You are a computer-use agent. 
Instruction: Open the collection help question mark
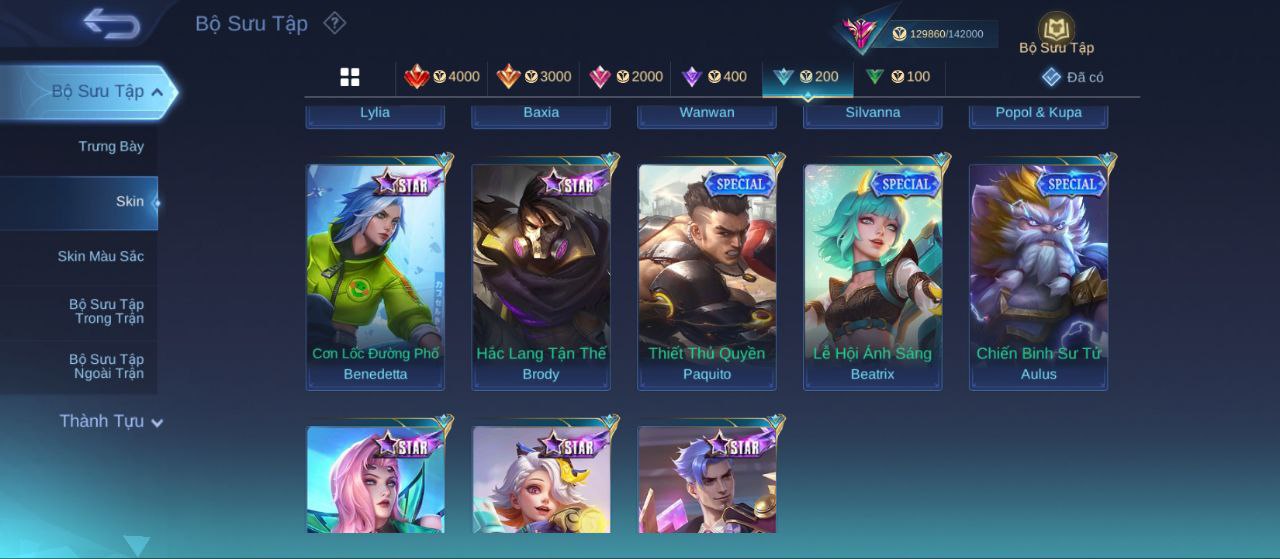(335, 23)
